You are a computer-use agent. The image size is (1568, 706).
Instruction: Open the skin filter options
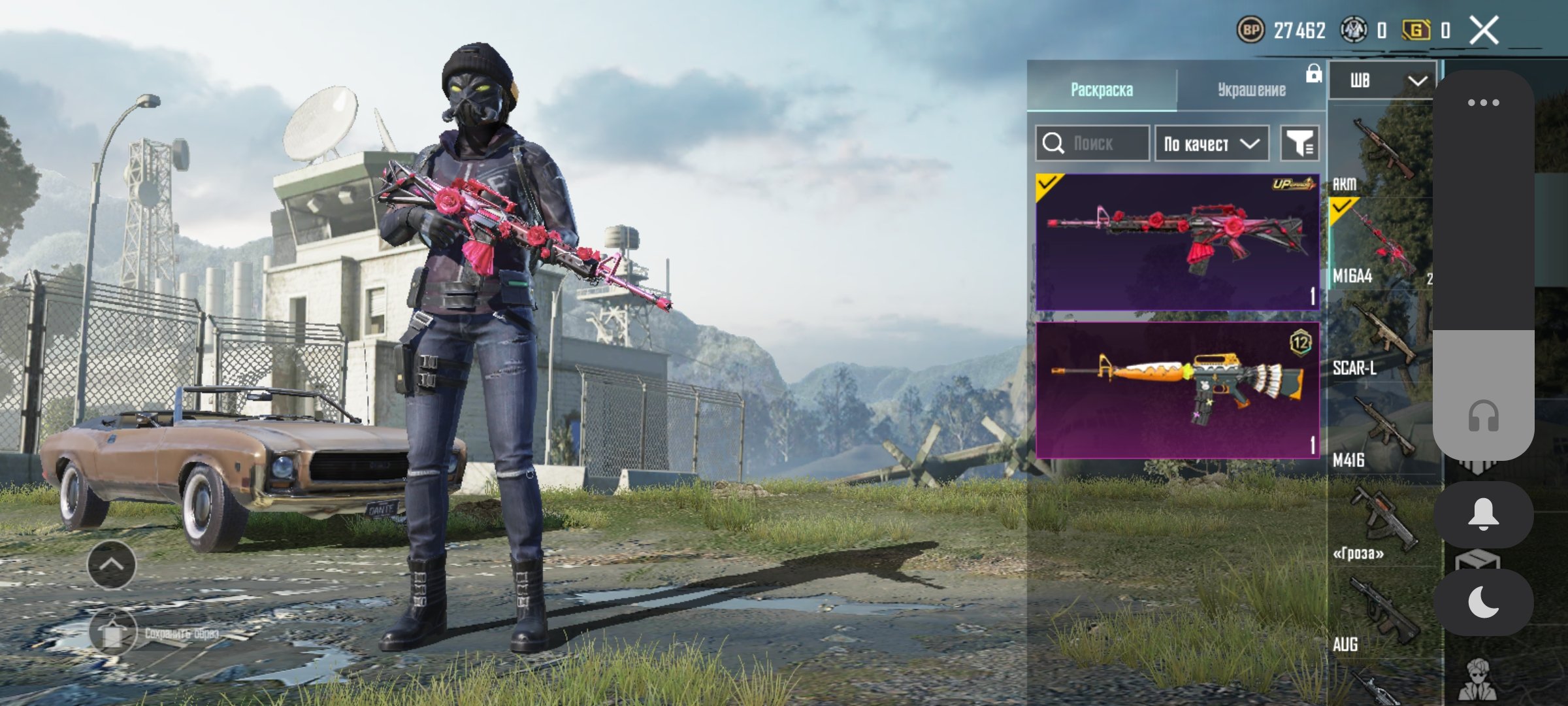[1299, 143]
